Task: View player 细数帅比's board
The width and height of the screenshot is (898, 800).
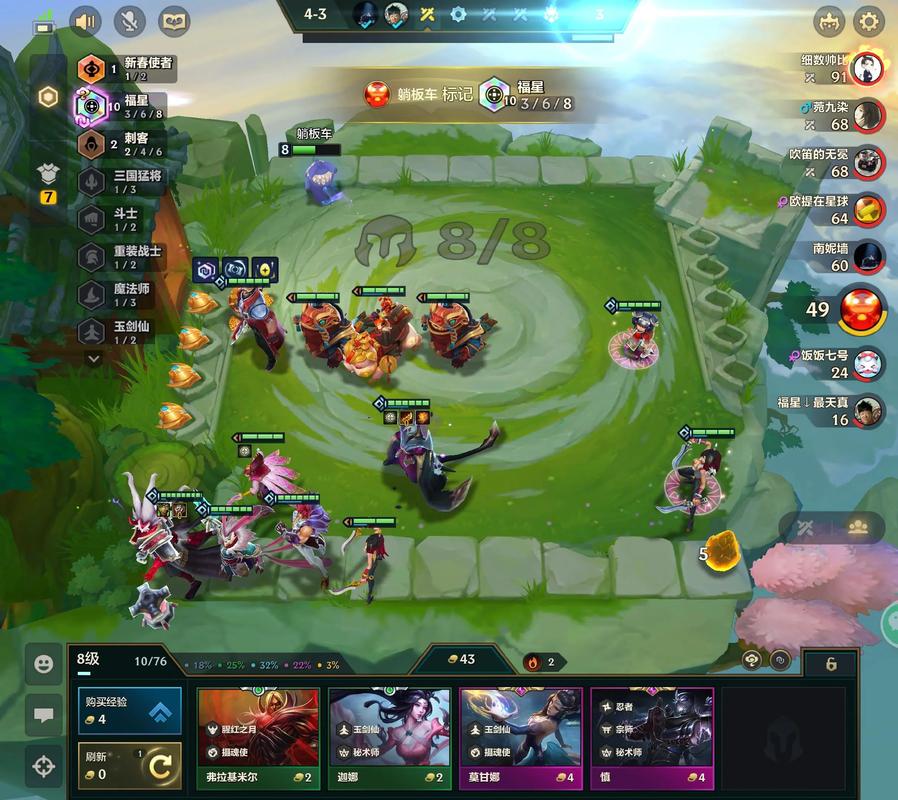Action: point(868,69)
